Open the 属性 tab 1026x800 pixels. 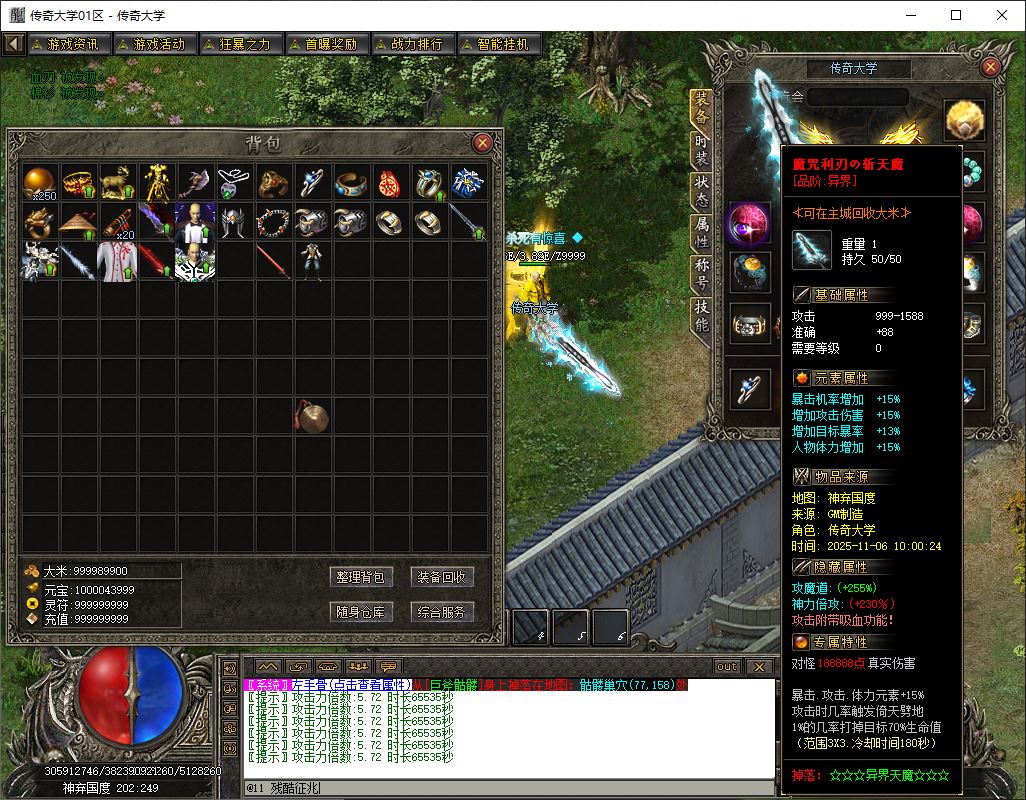[702, 232]
